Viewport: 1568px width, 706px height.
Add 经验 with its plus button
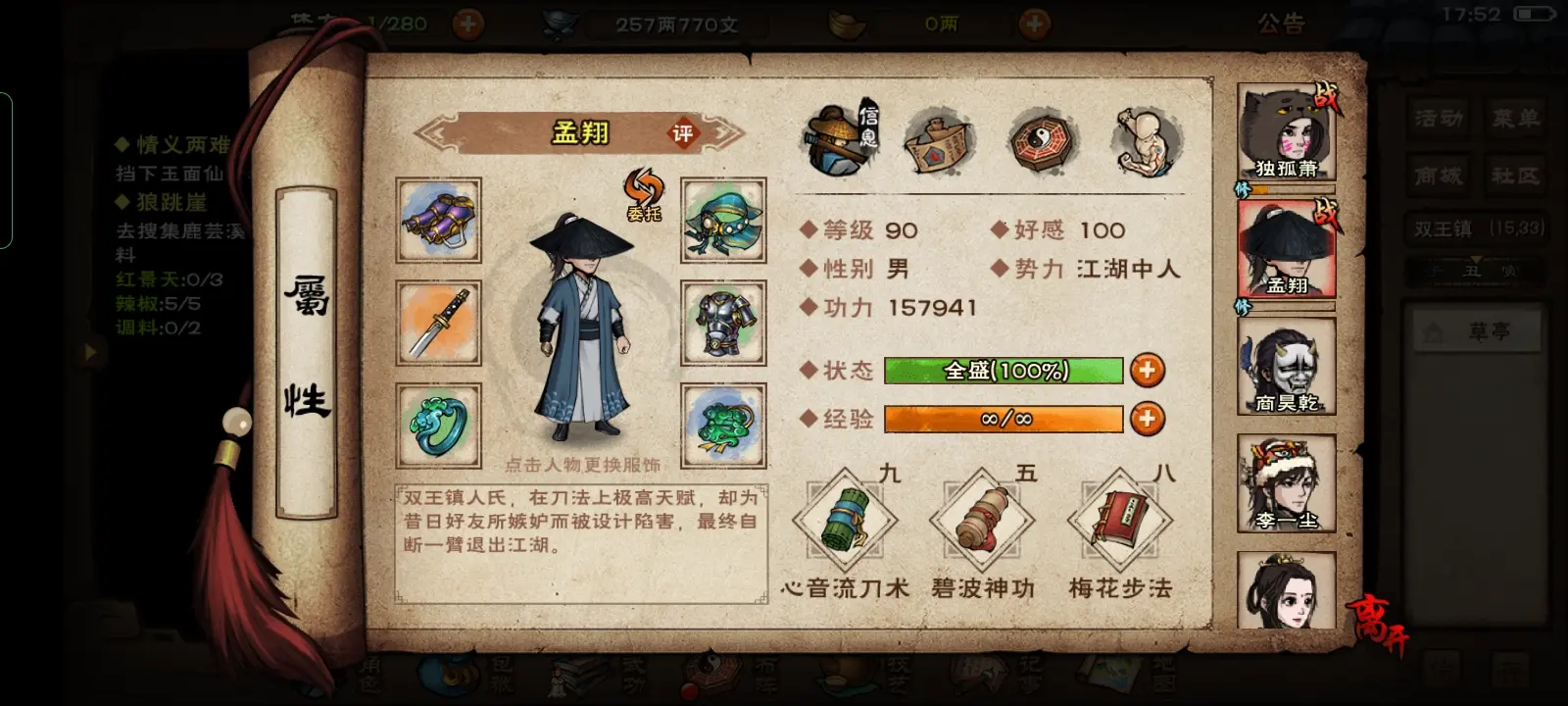[x=1147, y=419]
